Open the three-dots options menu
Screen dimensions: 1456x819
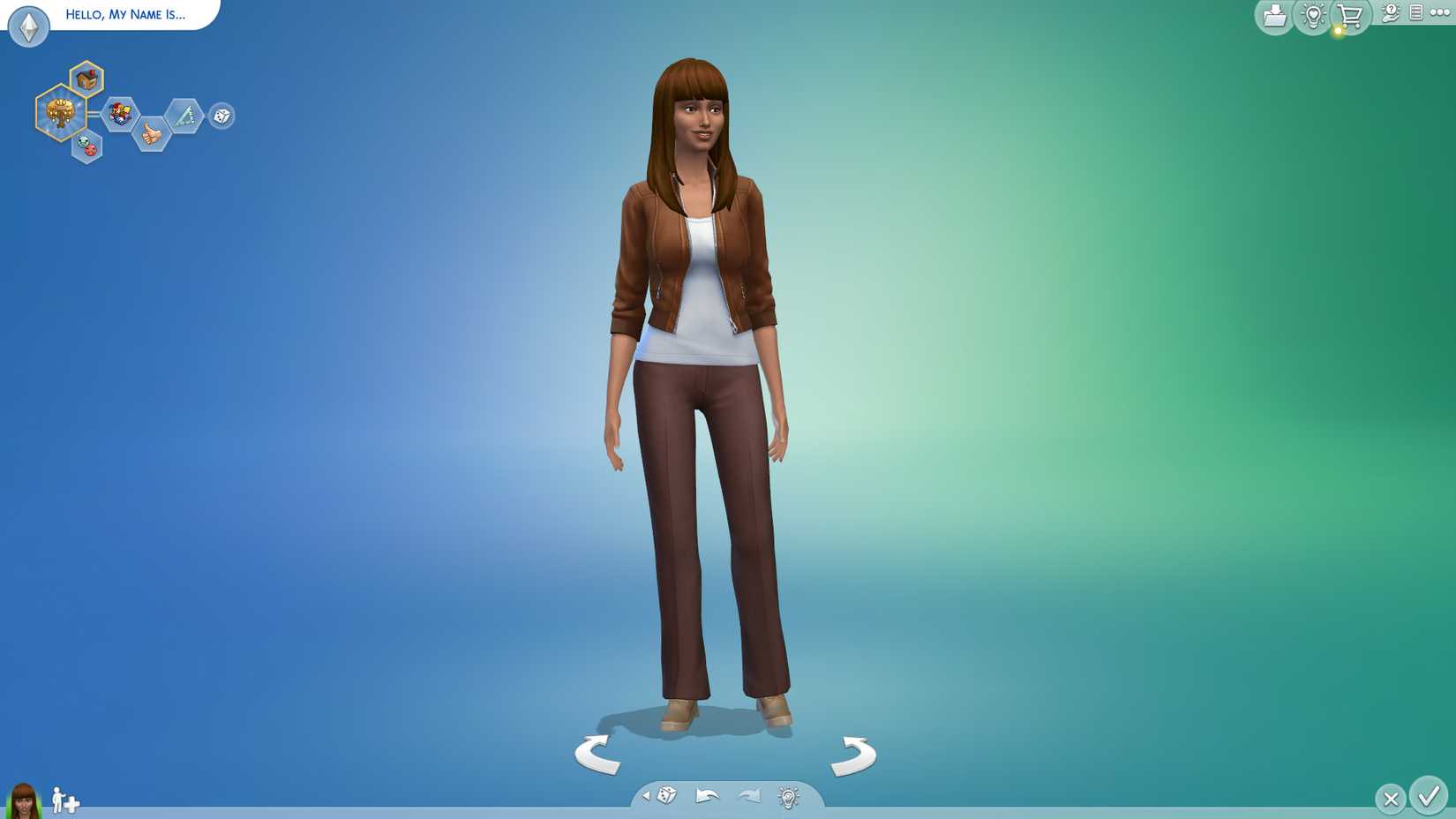click(1438, 14)
